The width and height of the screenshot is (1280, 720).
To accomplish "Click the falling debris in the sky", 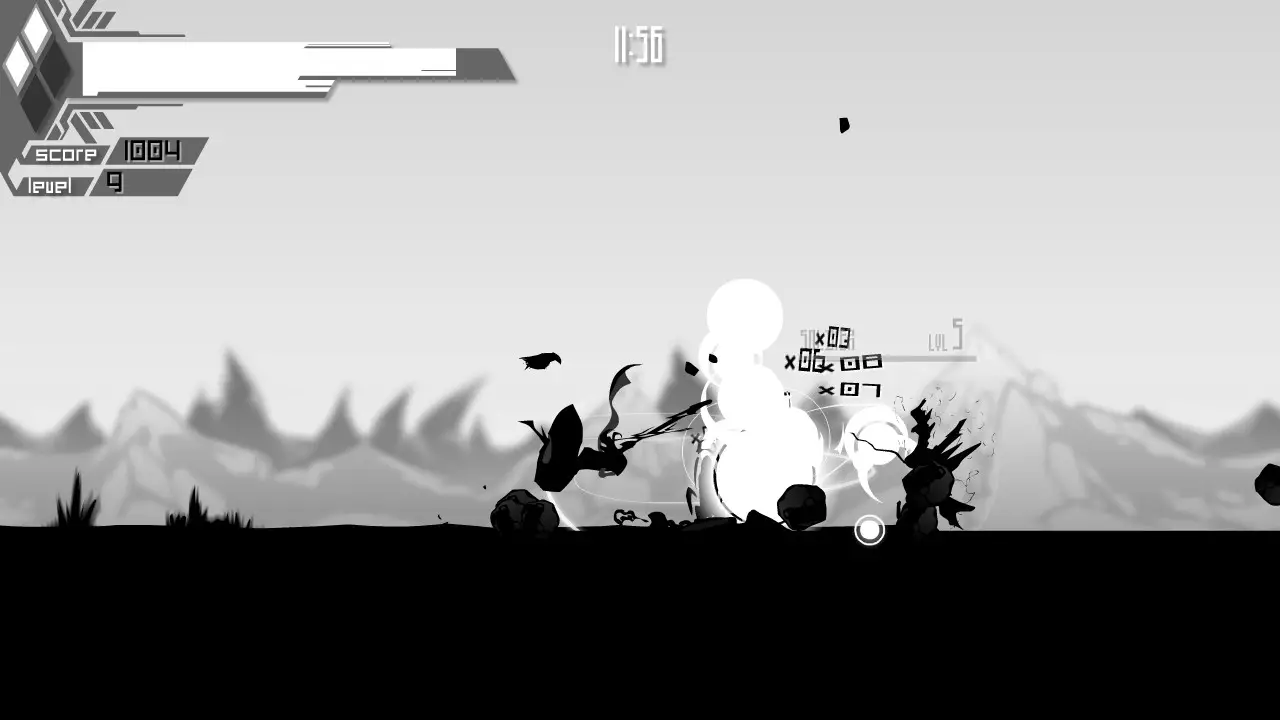I will tap(845, 126).
